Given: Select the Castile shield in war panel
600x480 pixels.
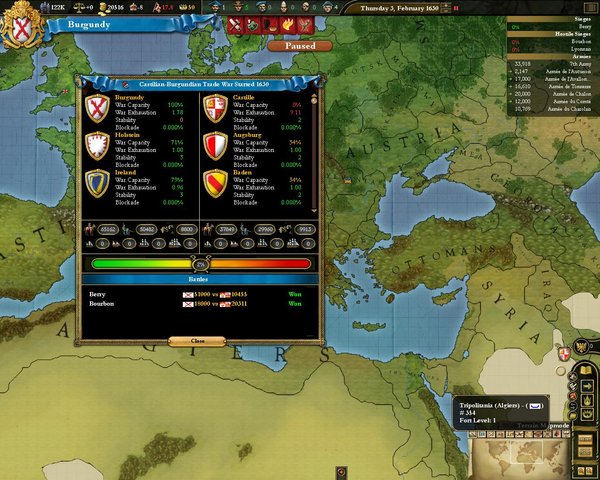Looking at the screenshot, I should click(x=216, y=108).
